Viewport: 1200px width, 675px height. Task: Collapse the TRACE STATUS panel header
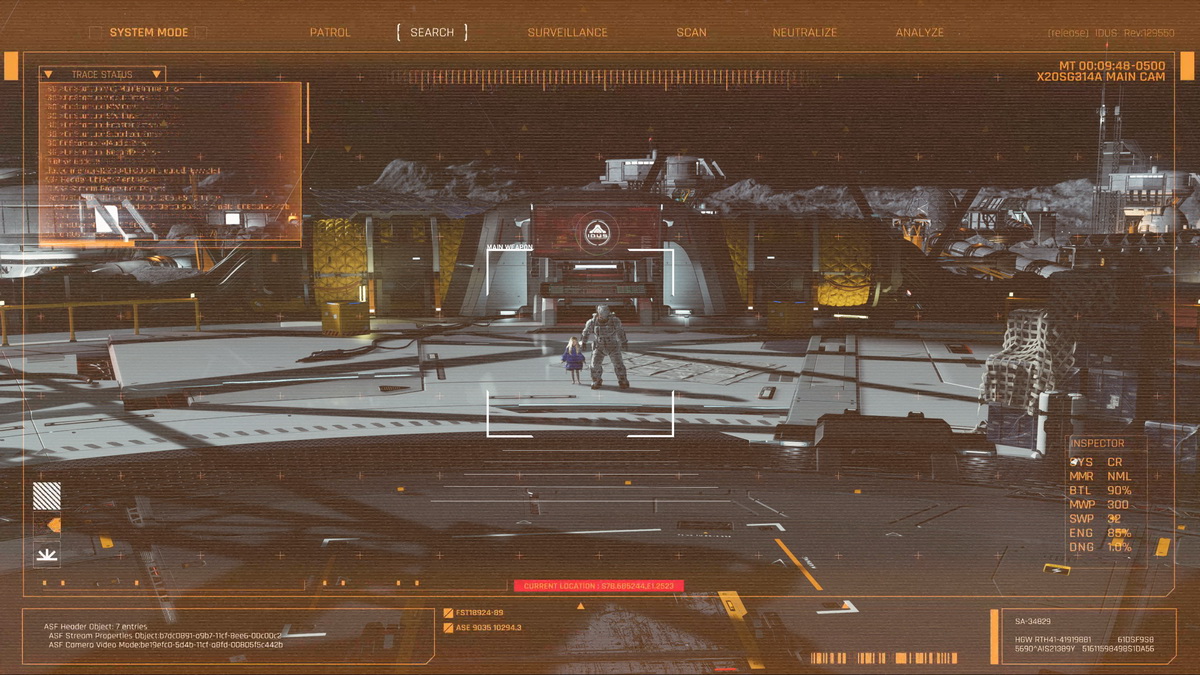click(x=102, y=74)
